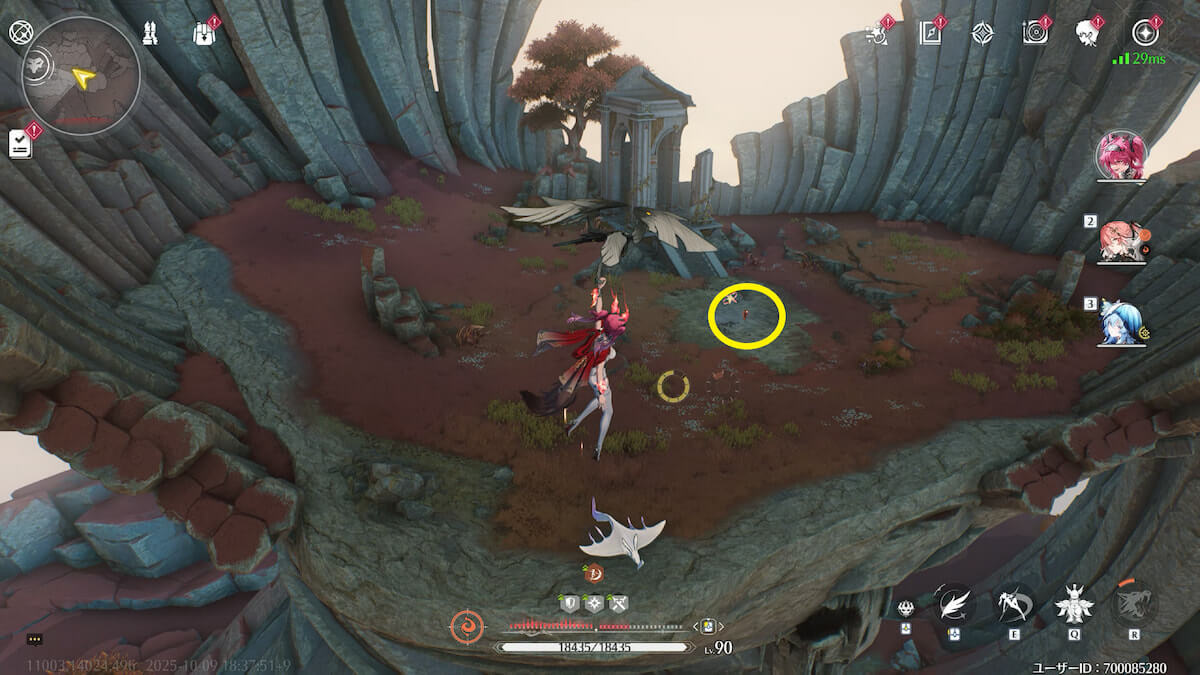Open the circular minimap
The image size is (1200, 675).
pos(81,76)
